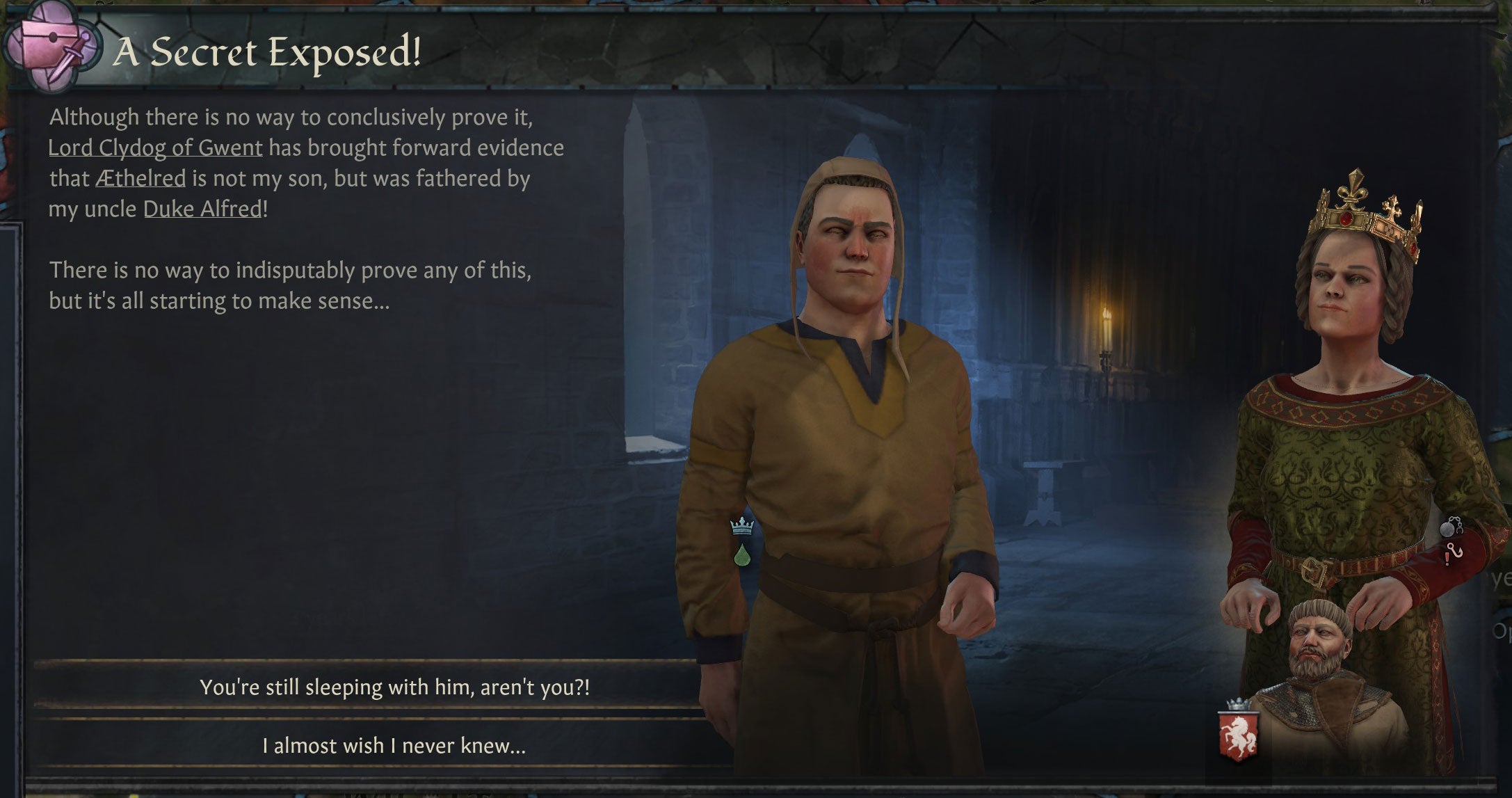Open Lord Clydog of Gwent's character view
Screen dimensions: 1512x798
154,148
